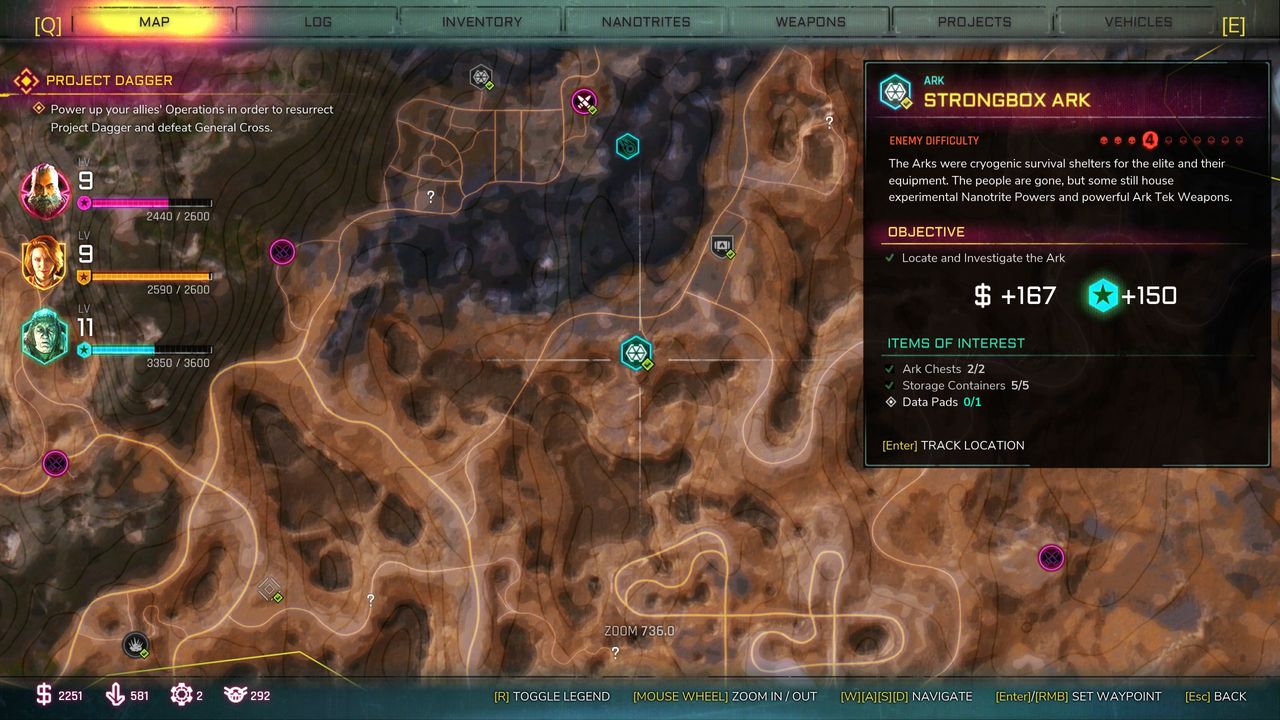Select the Nanotrites tab
Screen dimensions: 1280x720
click(x=646, y=21)
